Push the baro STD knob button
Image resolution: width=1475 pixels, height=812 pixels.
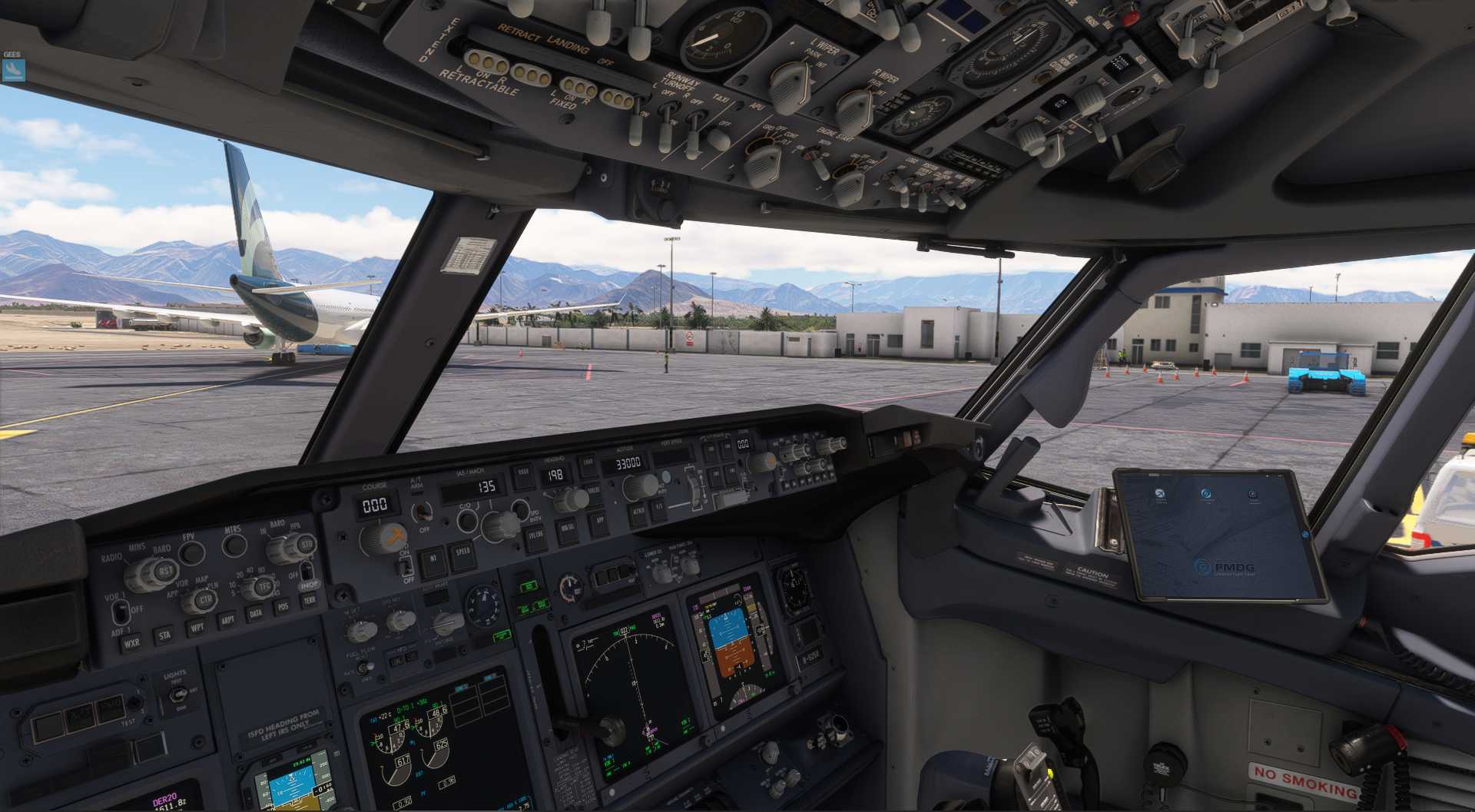(x=306, y=545)
